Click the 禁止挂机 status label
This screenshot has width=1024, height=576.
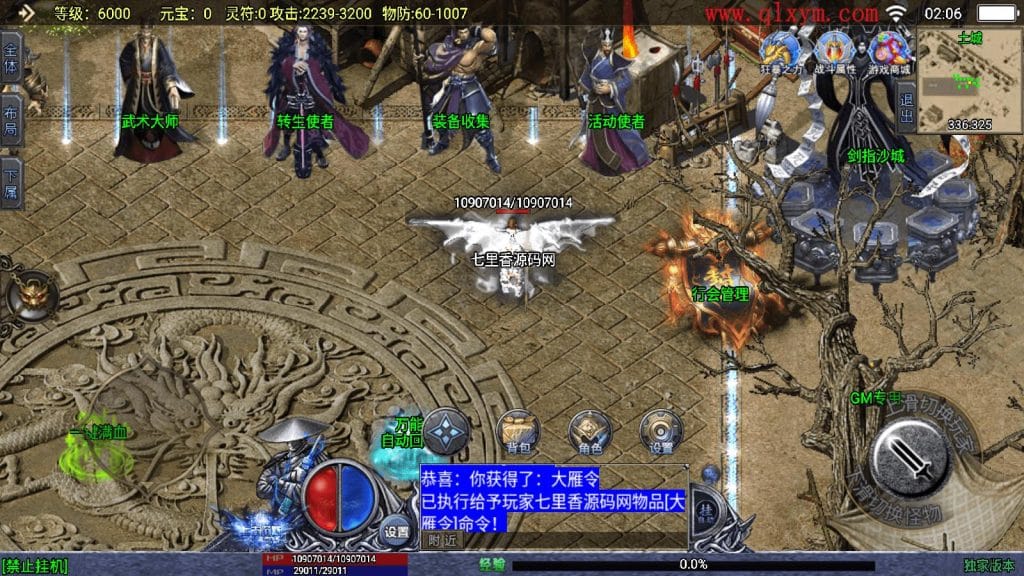(35, 566)
